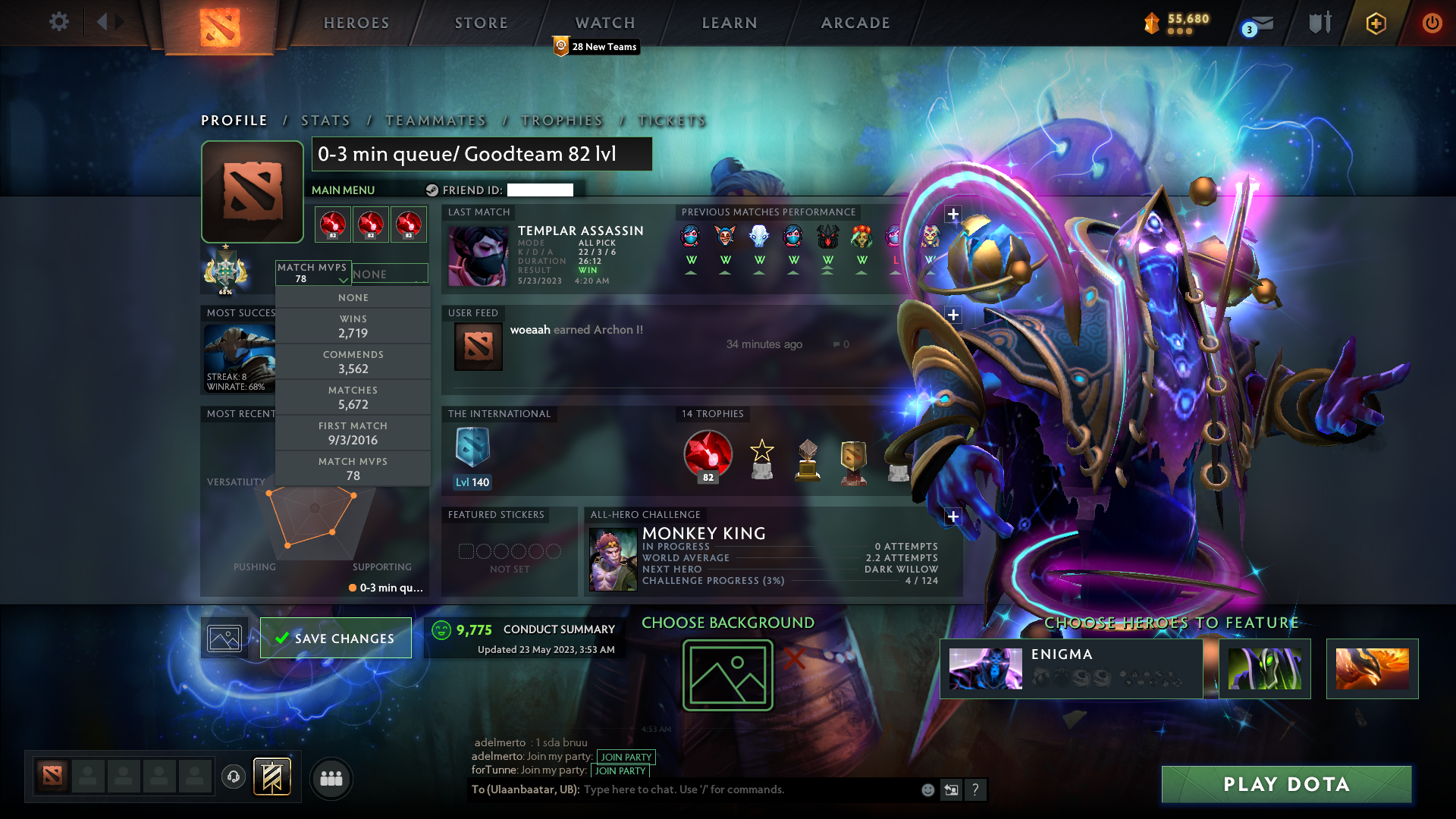Screen dimensions: 1456x819
Task: Click the Dota Plus hexagon icon
Action: coord(1375,24)
